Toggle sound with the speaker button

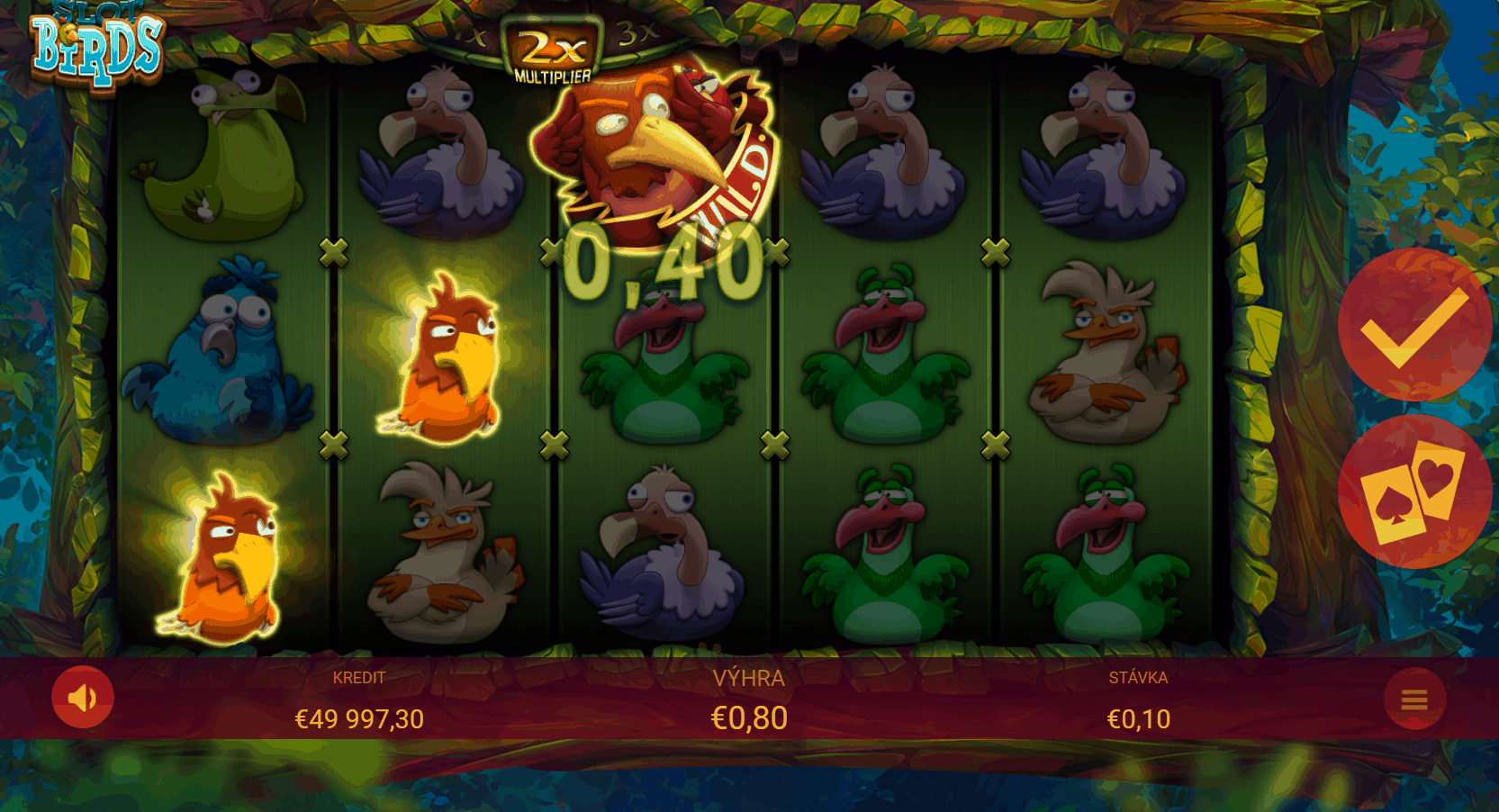click(83, 697)
